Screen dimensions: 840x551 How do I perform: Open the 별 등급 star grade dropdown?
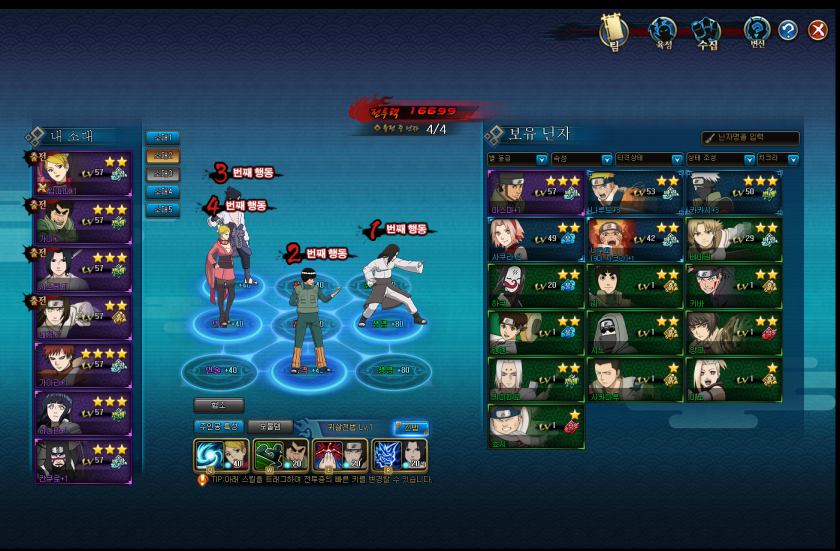pos(517,159)
